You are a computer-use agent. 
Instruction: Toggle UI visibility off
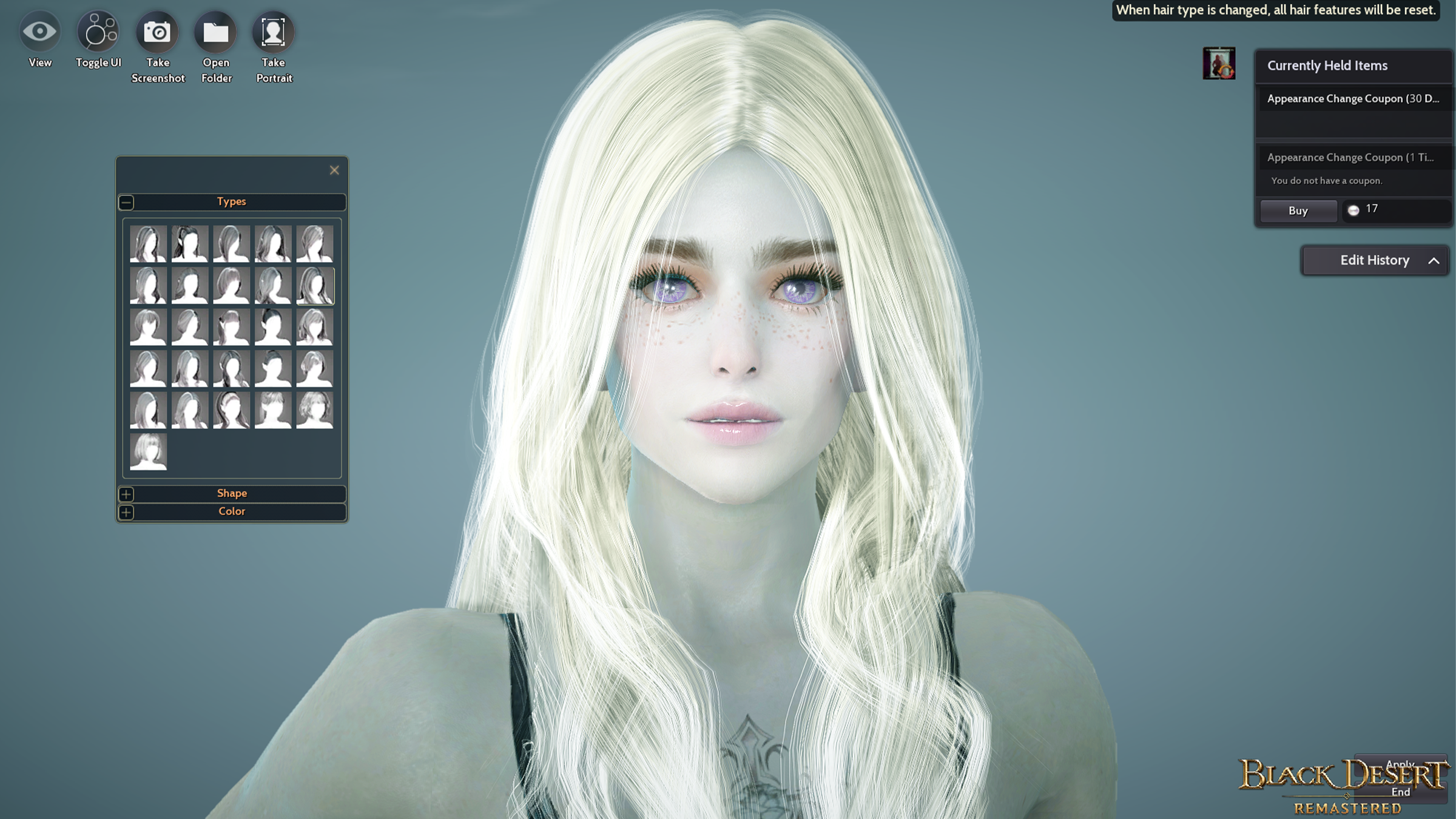coord(98,32)
